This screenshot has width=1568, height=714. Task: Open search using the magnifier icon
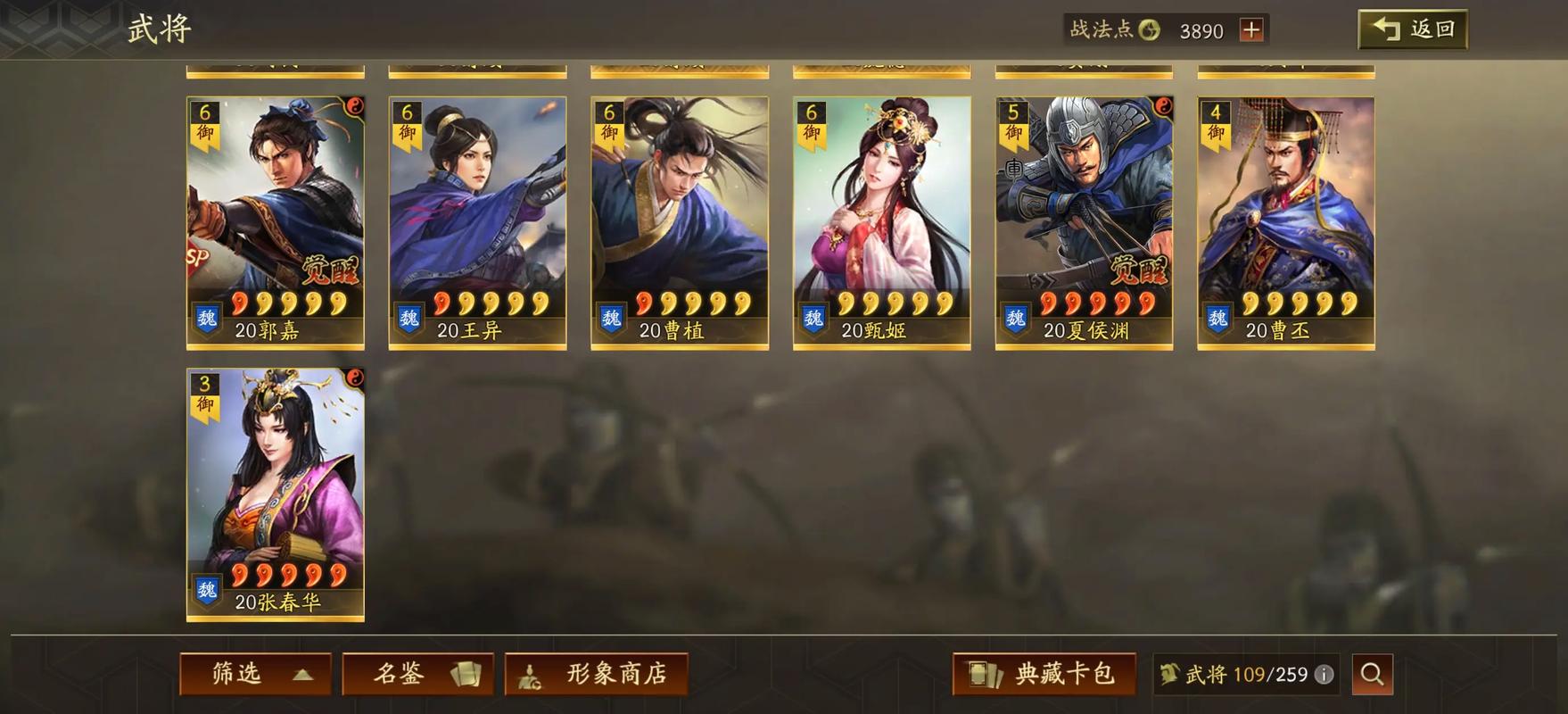coord(1374,675)
